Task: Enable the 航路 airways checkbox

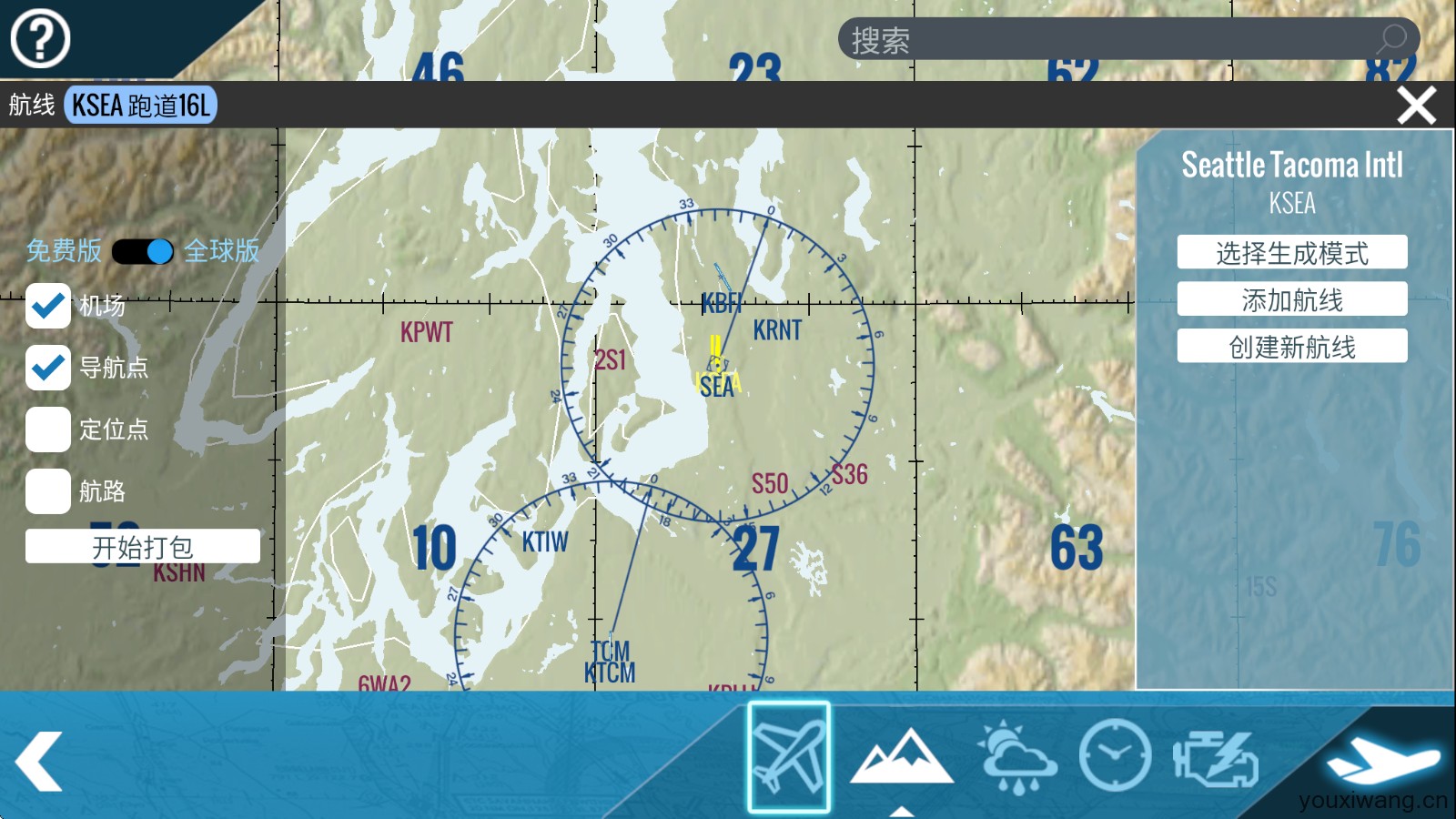Action: click(48, 491)
